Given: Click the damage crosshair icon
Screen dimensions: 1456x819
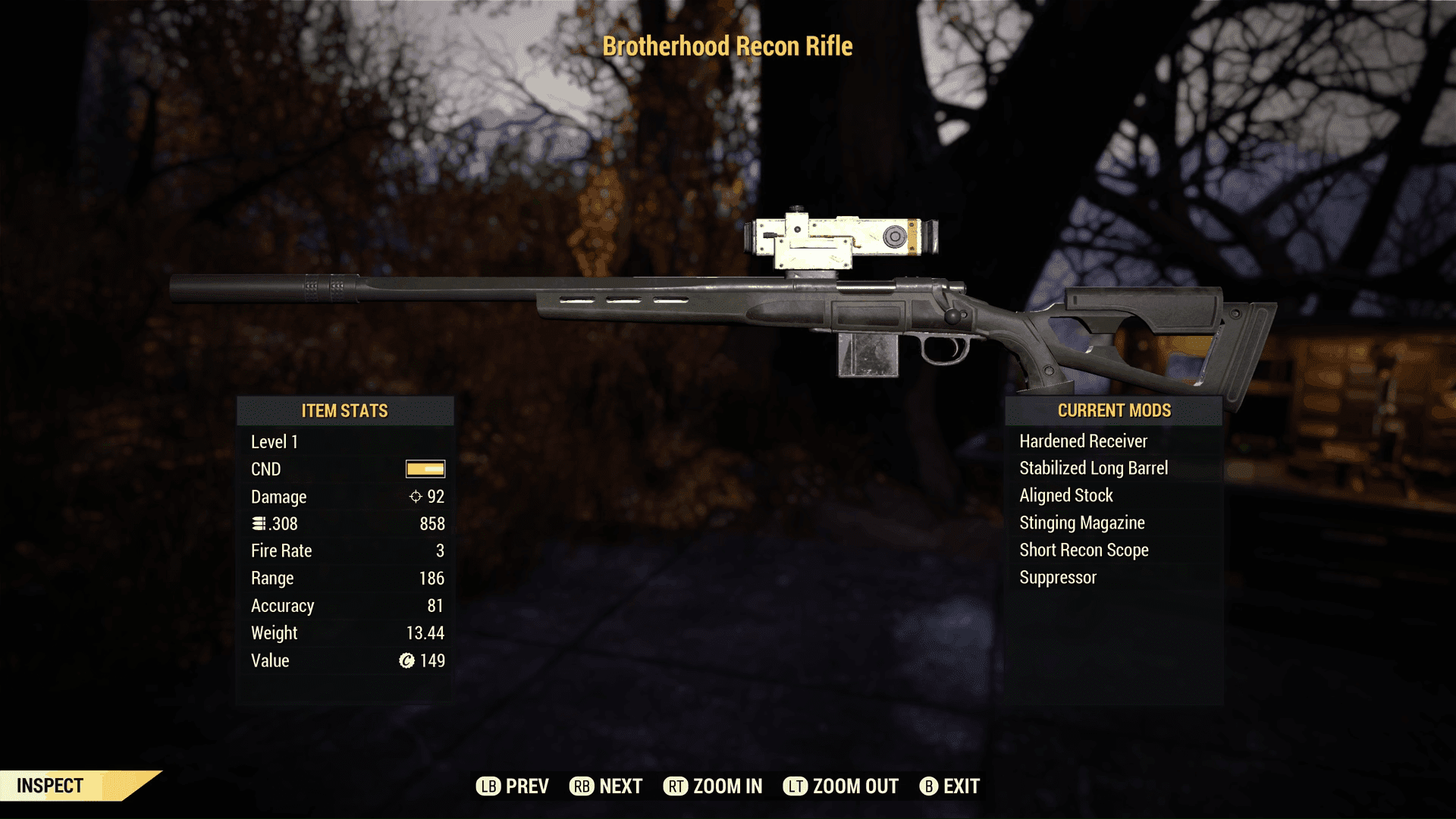Looking at the screenshot, I should coord(414,497).
